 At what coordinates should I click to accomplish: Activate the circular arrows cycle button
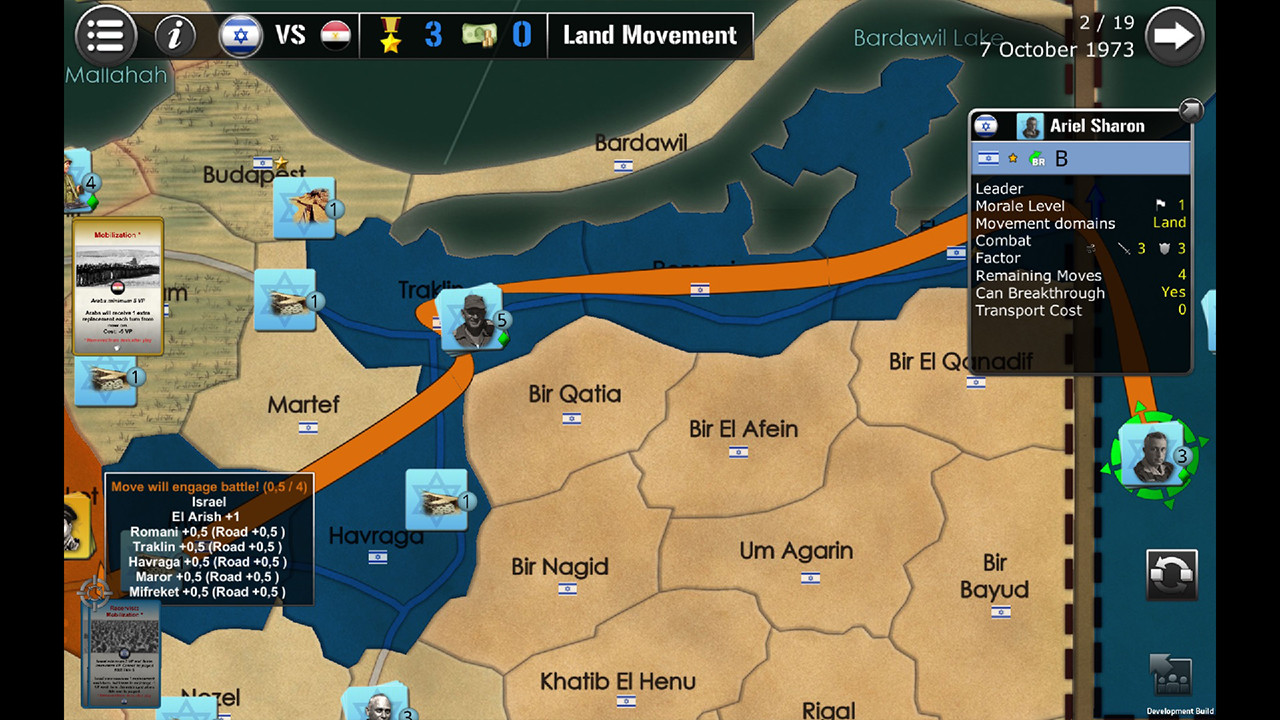pos(1171,576)
